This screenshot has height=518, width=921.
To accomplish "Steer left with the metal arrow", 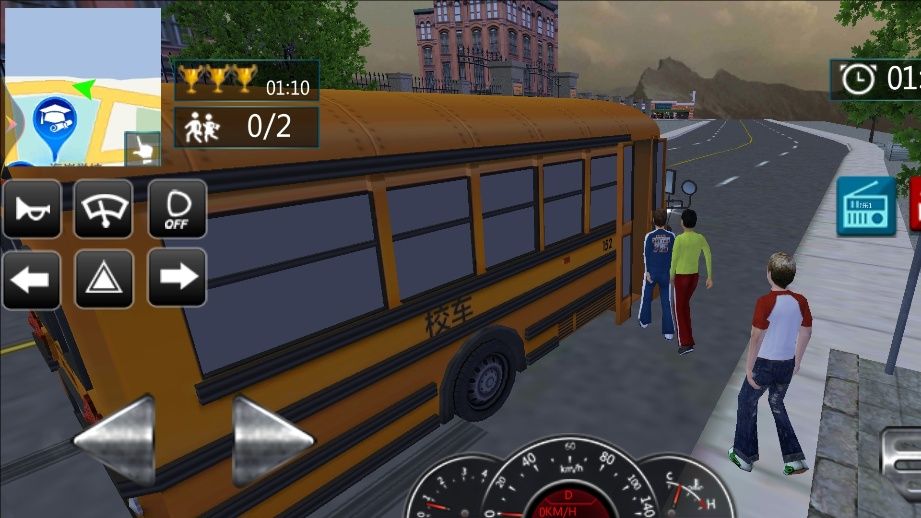I will 115,440.
